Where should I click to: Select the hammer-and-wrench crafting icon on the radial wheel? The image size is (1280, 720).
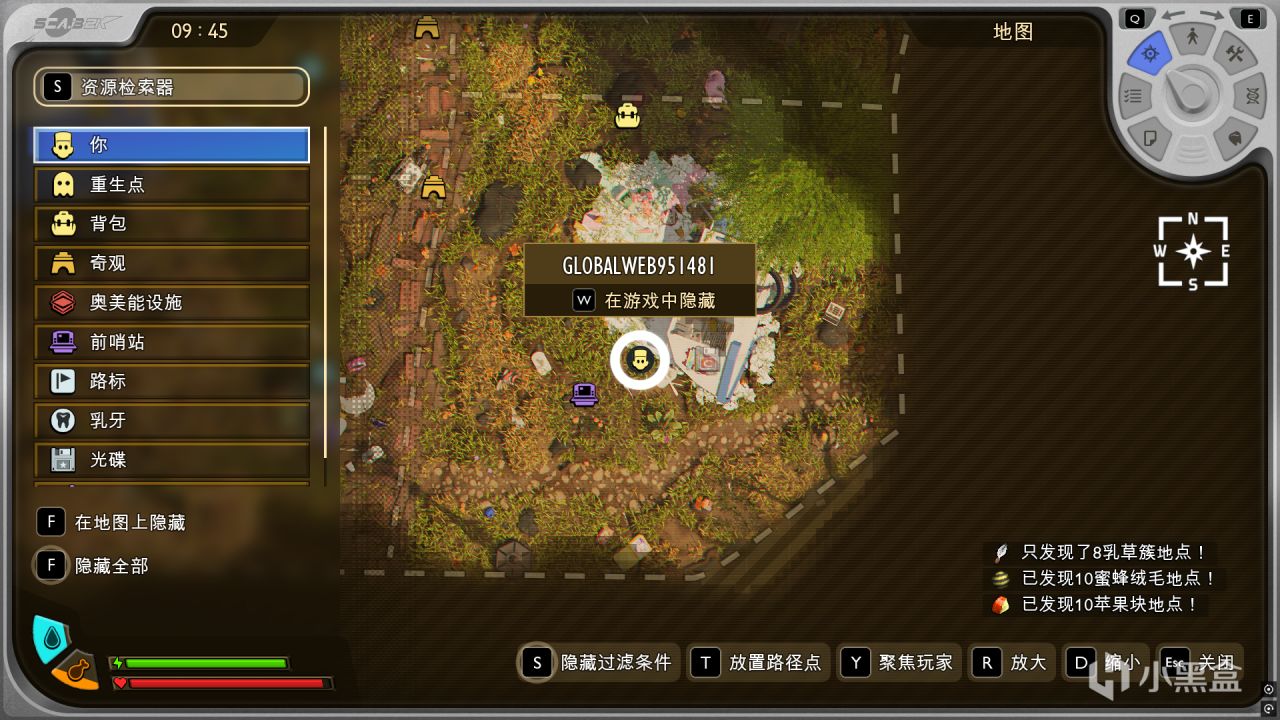pos(1234,51)
